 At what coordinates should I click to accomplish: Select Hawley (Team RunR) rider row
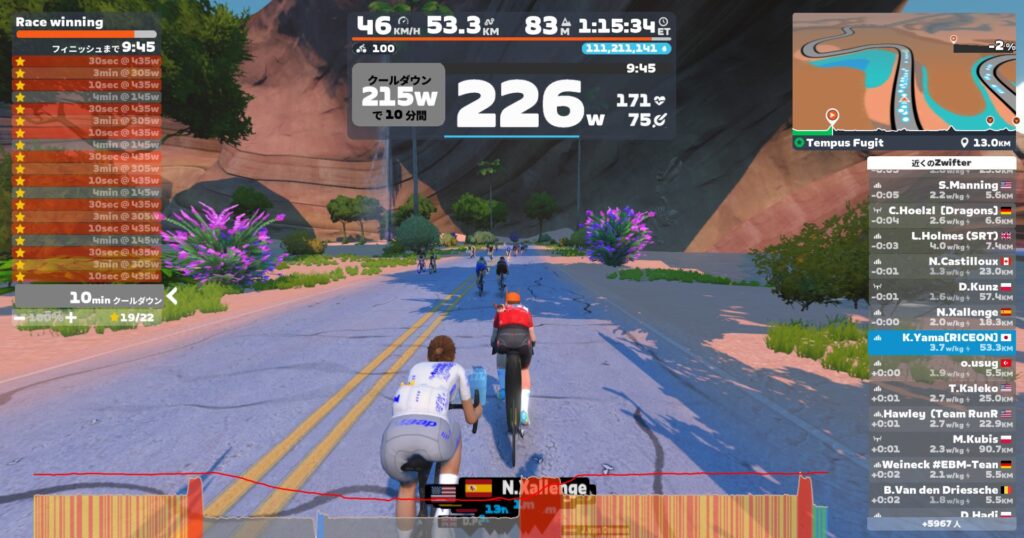tap(941, 418)
